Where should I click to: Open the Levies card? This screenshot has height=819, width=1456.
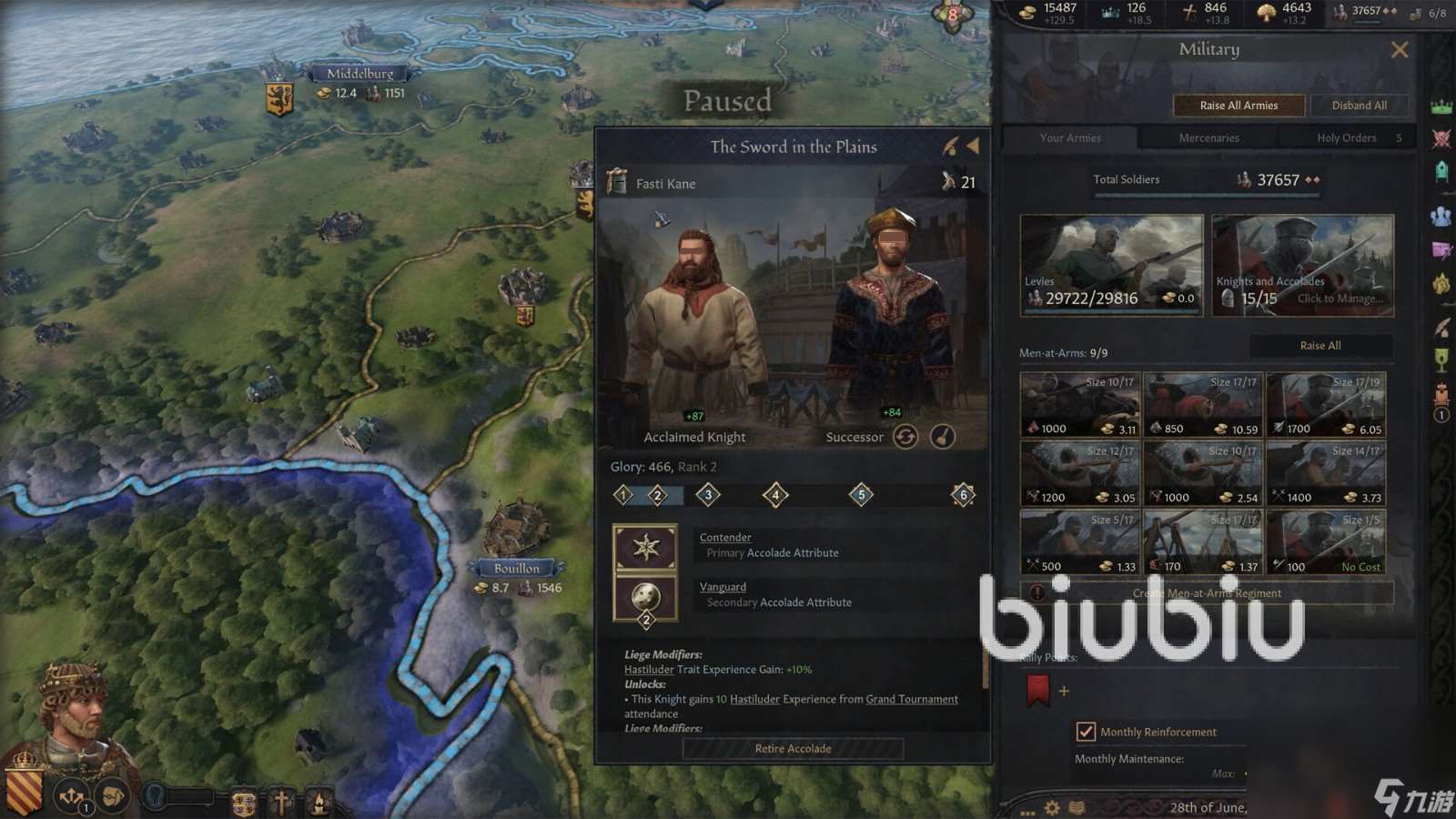click(x=1111, y=265)
